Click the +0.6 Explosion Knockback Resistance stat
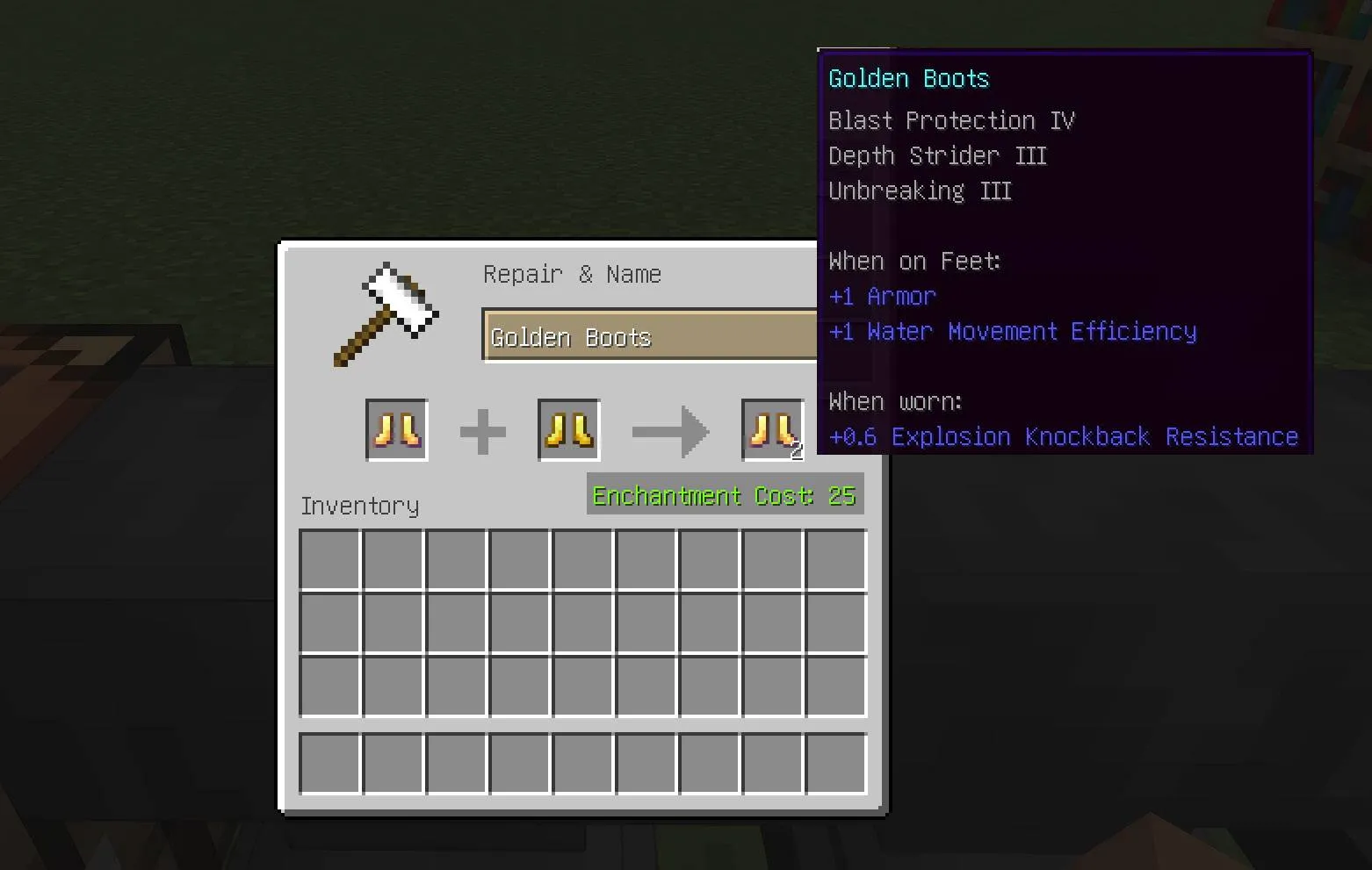The height and width of the screenshot is (870, 1372). click(1063, 436)
